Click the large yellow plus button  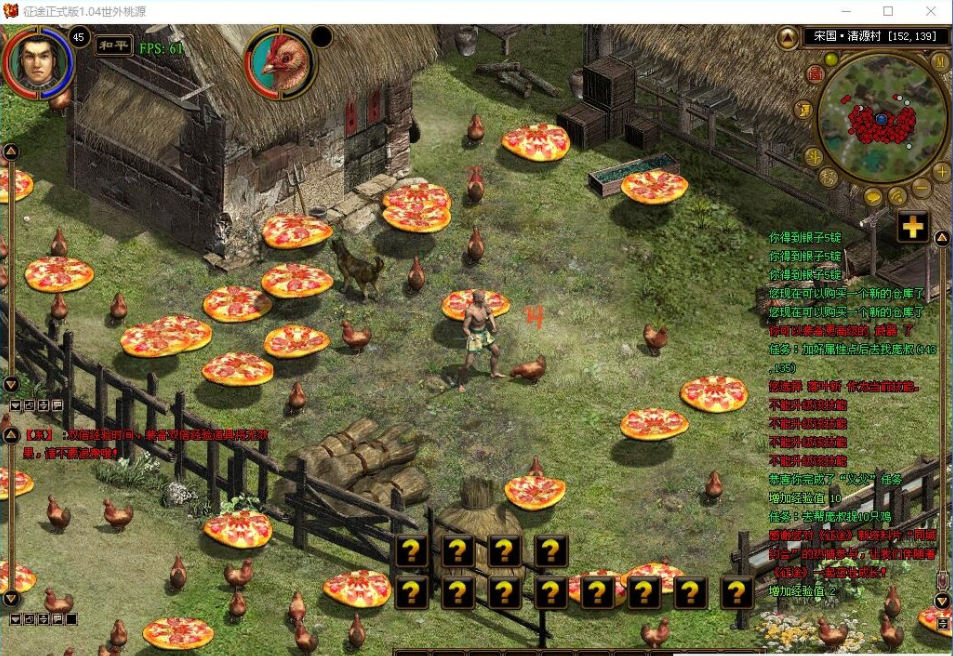[911, 227]
